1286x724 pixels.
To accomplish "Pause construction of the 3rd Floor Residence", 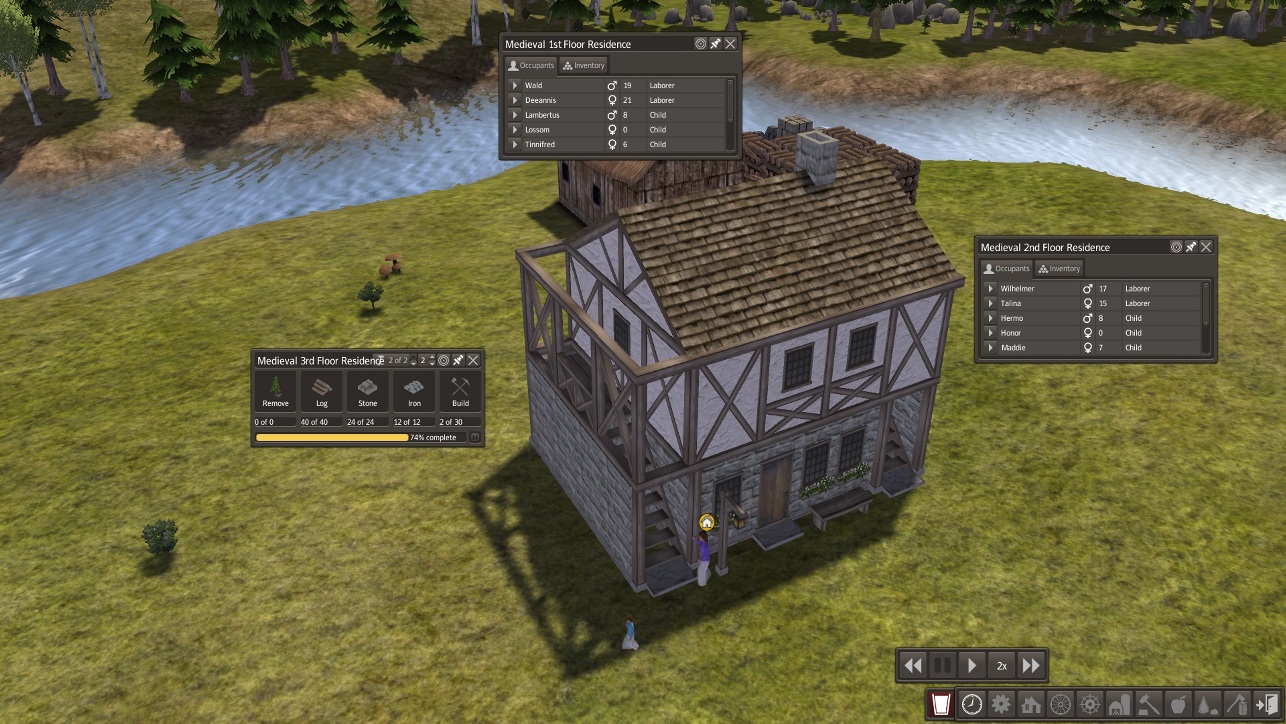I will pos(475,437).
